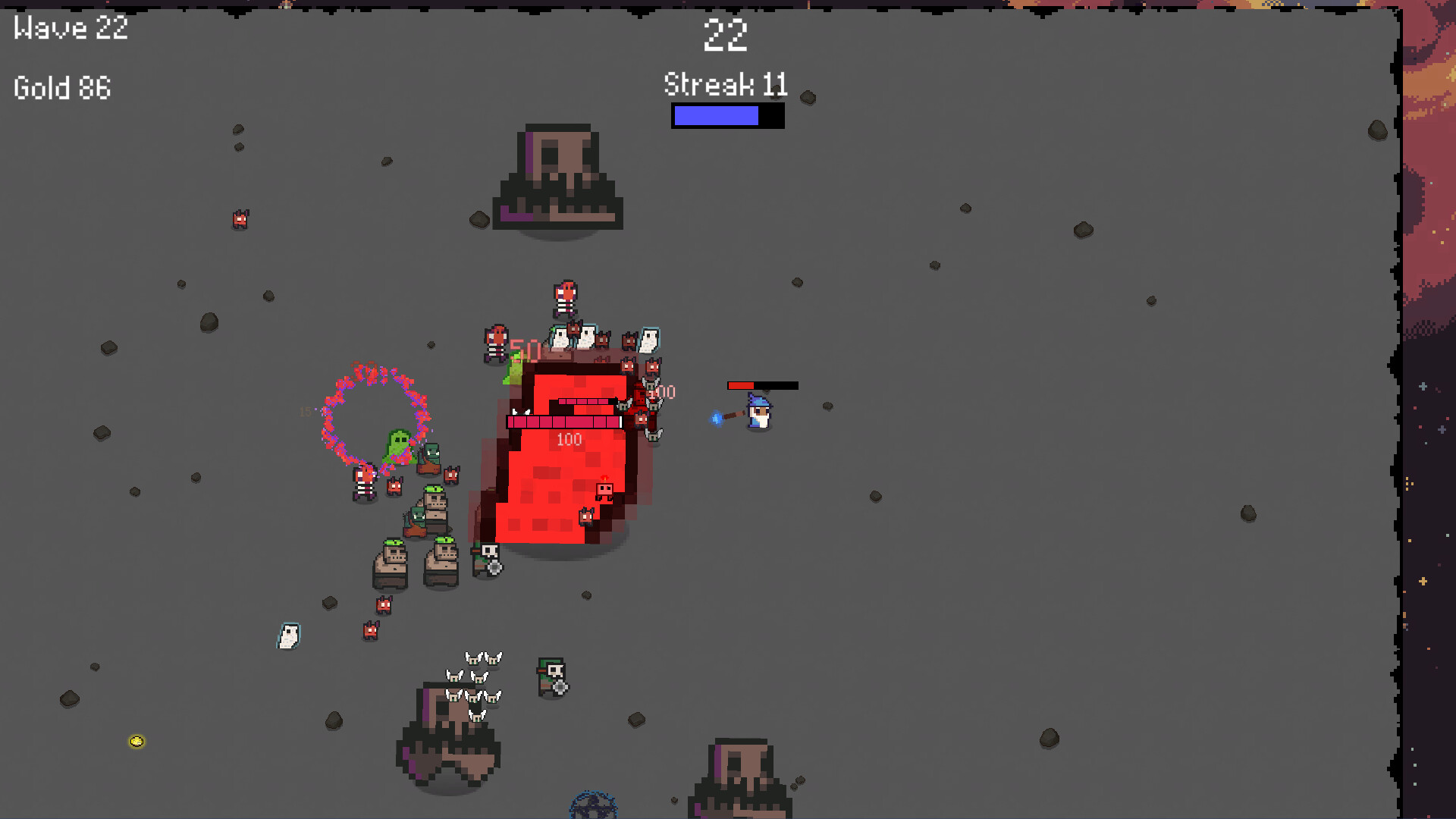Collect the yellow gold coin
Image resolution: width=1456 pixels, height=819 pixels.
(x=136, y=741)
